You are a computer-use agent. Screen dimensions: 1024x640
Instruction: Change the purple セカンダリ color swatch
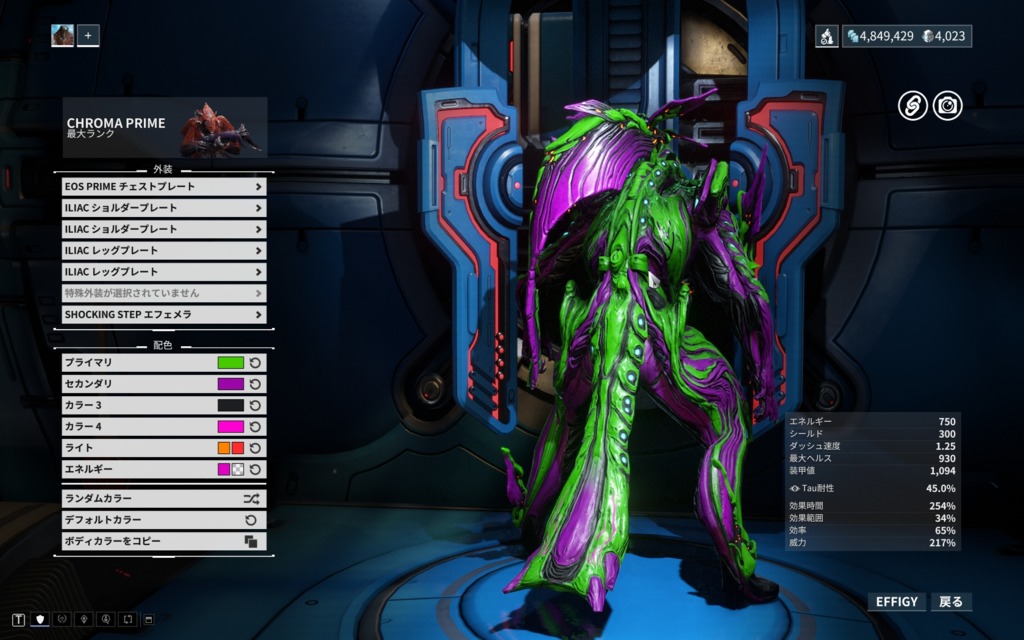(x=231, y=384)
